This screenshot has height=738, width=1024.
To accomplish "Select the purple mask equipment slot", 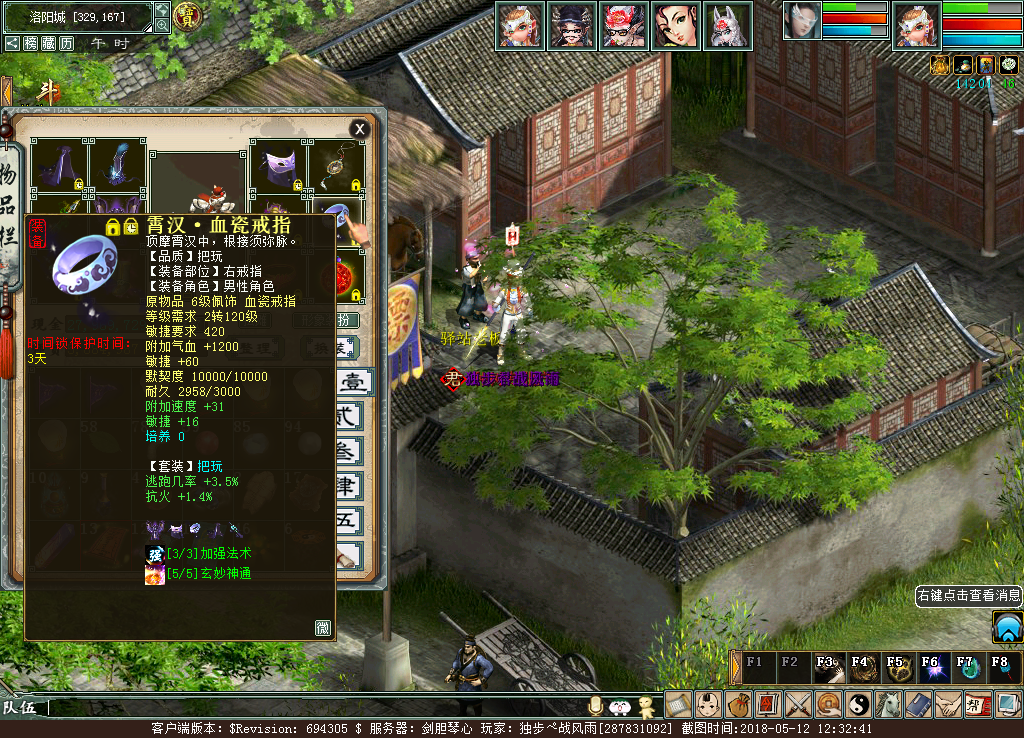I will click(x=277, y=166).
